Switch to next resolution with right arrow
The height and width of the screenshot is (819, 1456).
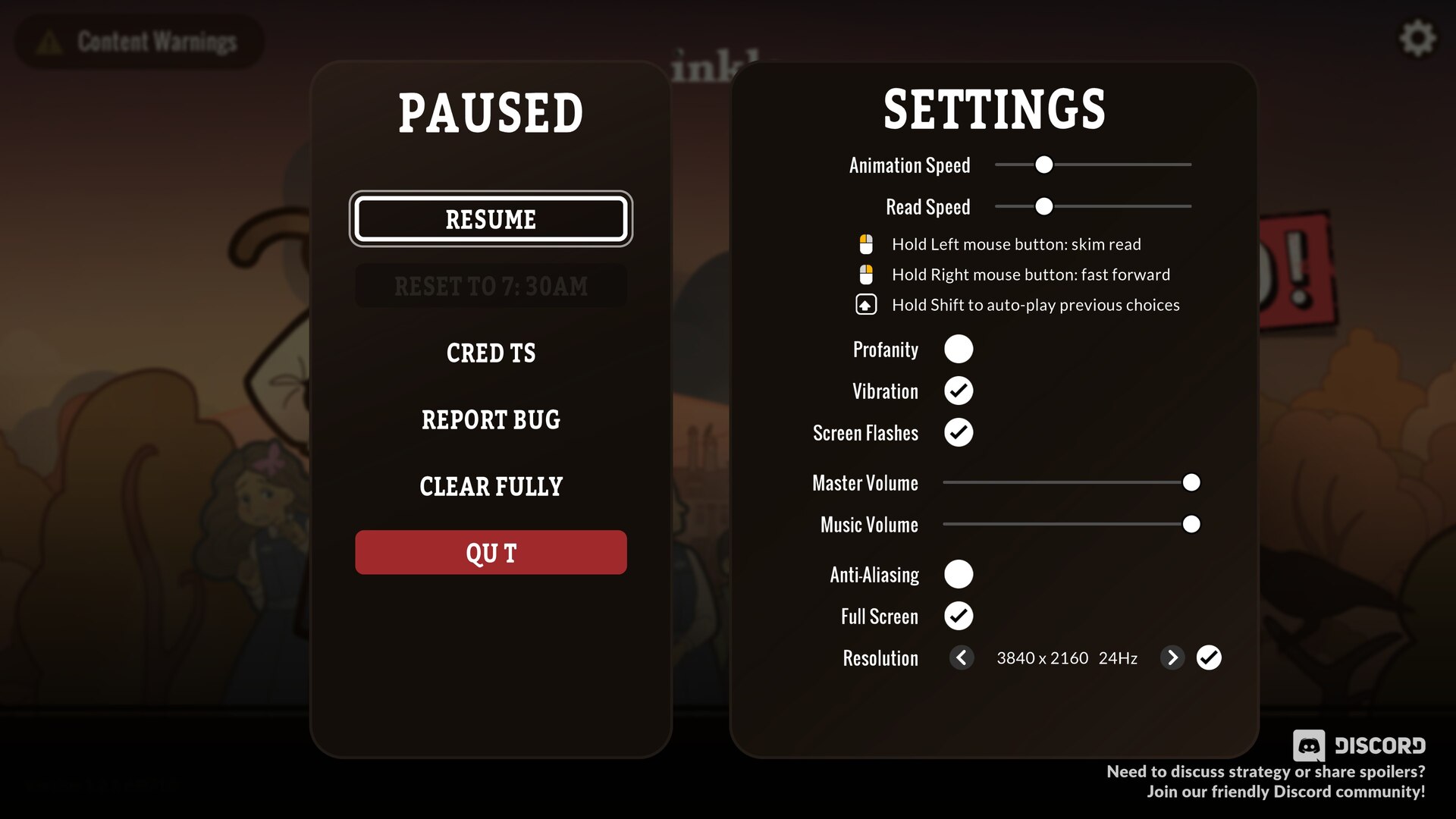pos(1172,658)
